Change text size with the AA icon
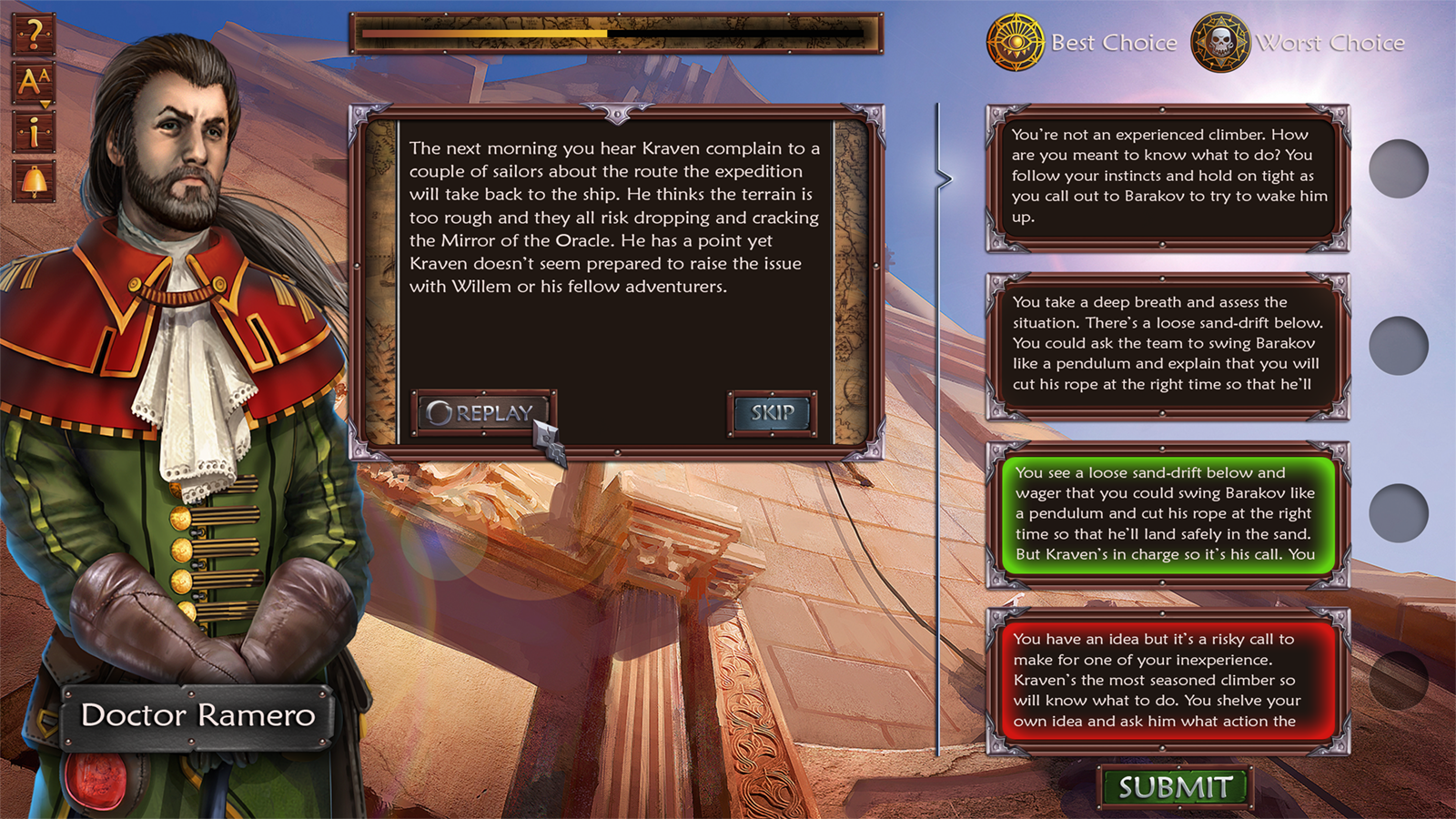The image size is (1456, 819). point(34,83)
